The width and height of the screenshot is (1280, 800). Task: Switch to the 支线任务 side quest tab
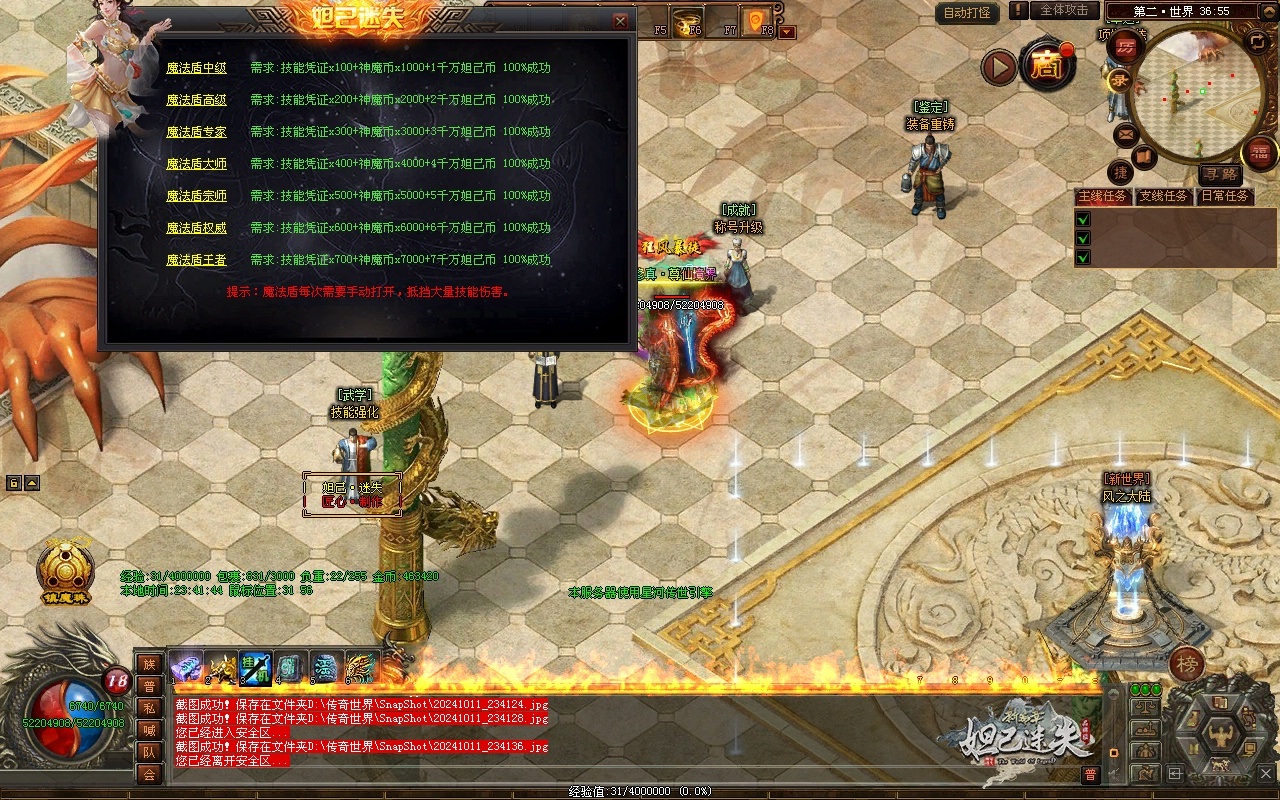point(1163,196)
